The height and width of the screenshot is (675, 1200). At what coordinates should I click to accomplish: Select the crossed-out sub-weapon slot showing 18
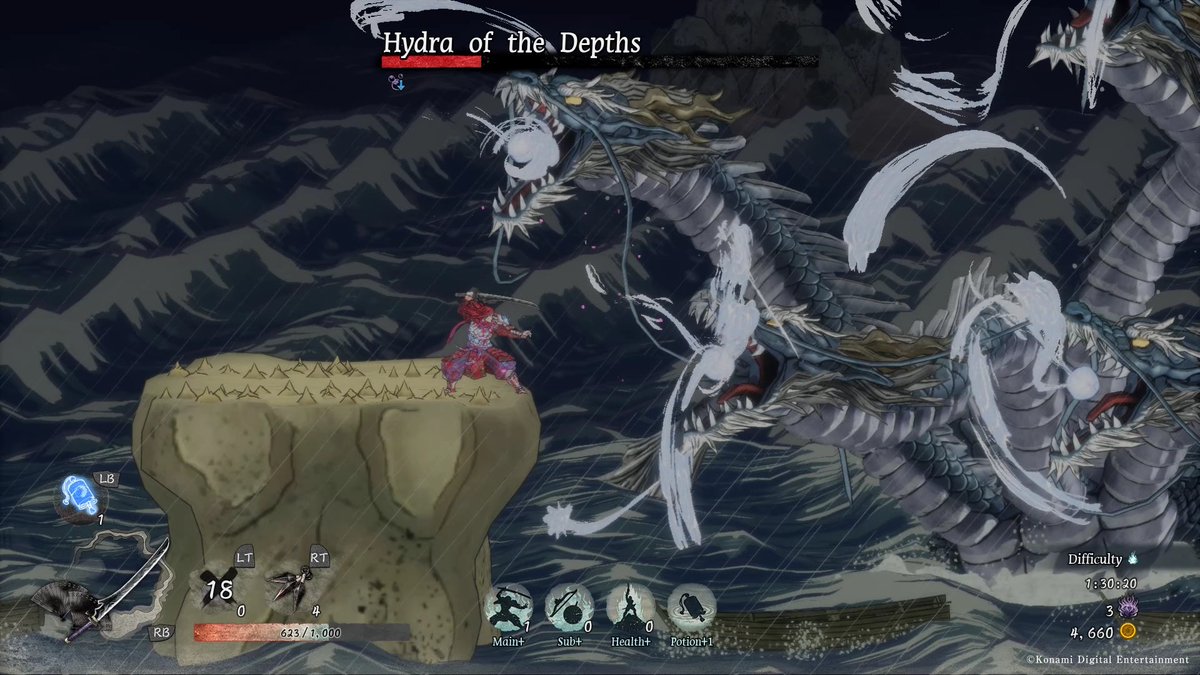(x=218, y=586)
